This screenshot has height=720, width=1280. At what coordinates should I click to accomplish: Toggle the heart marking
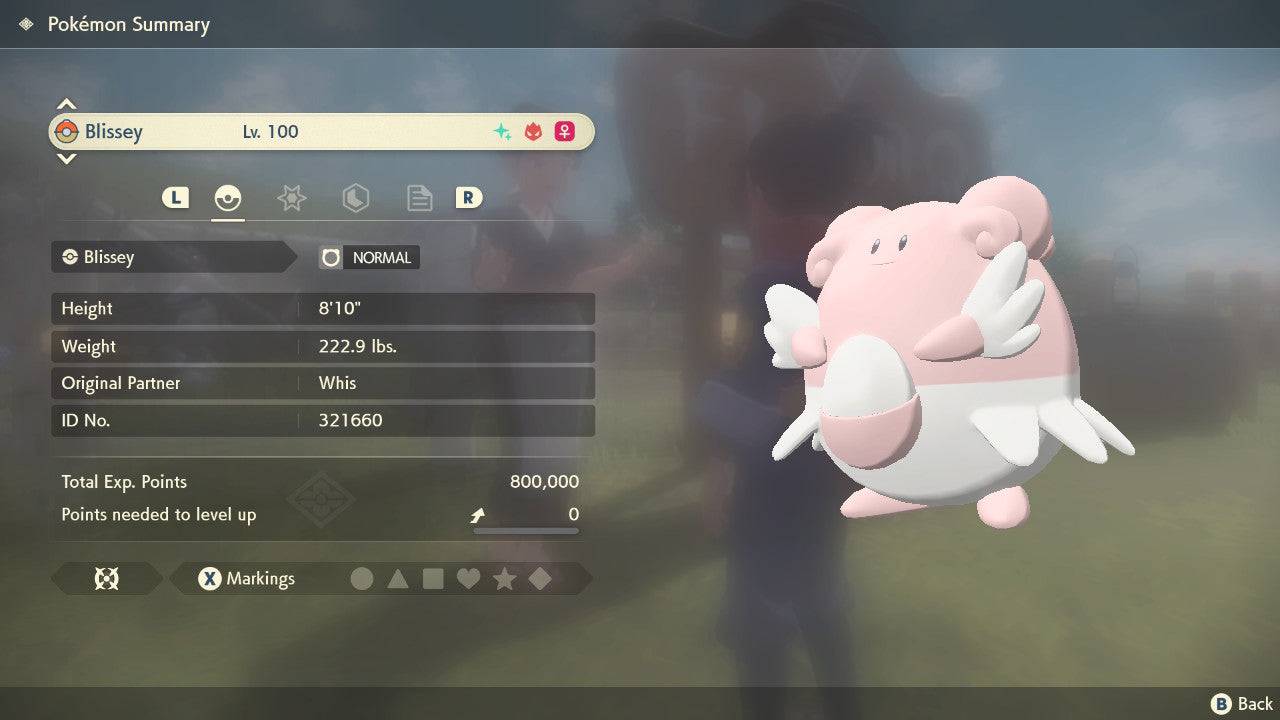pos(469,578)
